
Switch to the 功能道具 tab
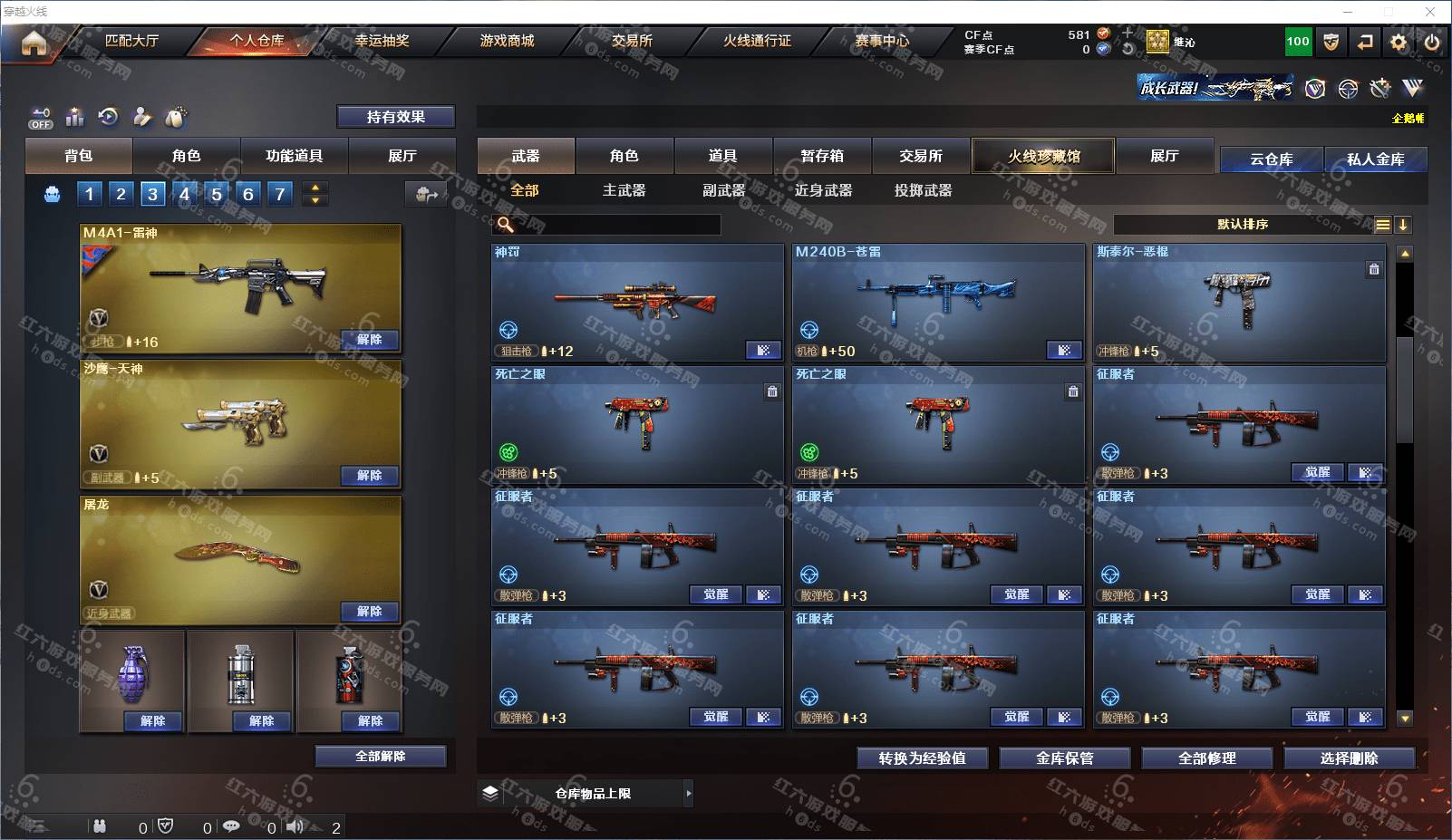[294, 156]
